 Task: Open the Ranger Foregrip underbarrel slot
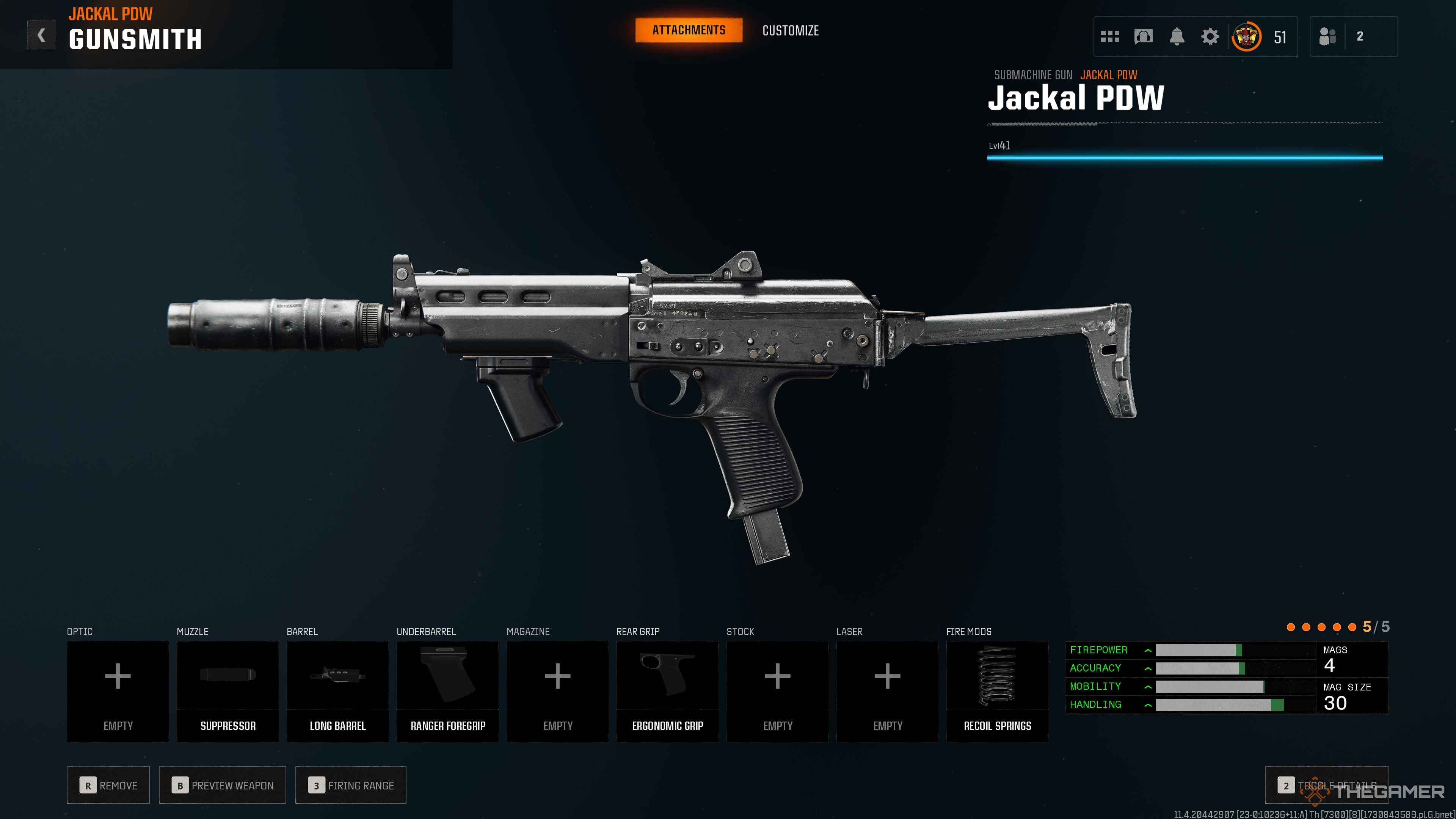click(448, 691)
